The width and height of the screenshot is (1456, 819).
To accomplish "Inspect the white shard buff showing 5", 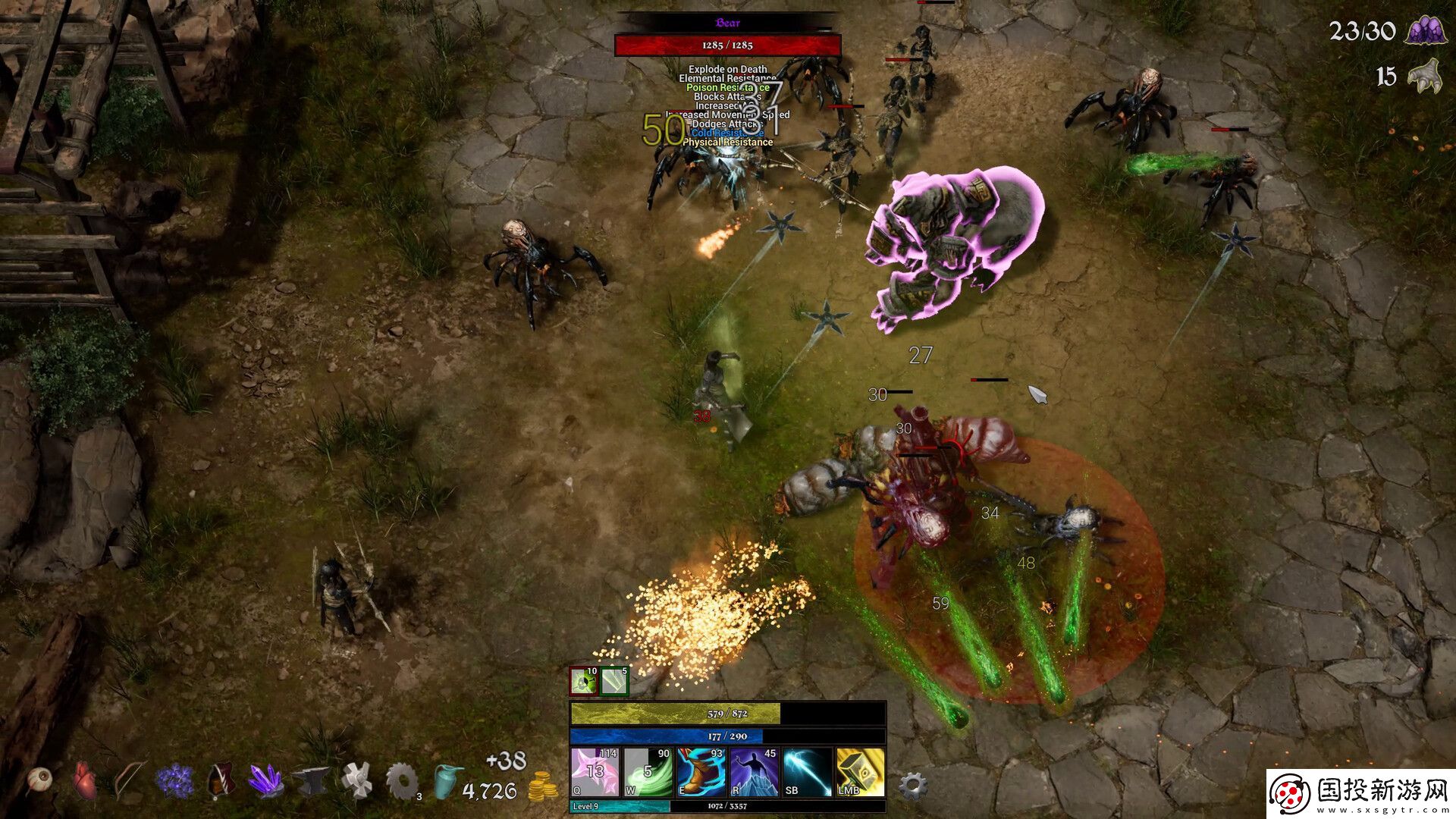I will point(613,680).
